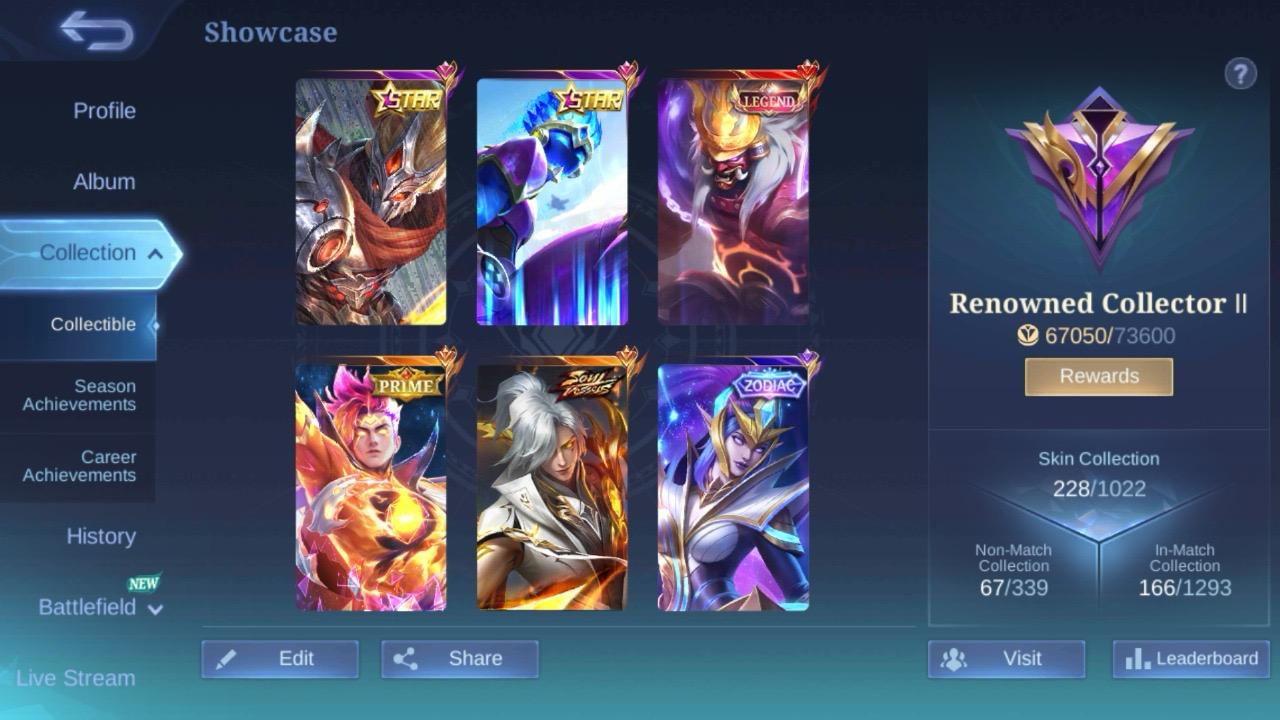
Task: Select the ZODIAC skin card
Action: [x=733, y=488]
